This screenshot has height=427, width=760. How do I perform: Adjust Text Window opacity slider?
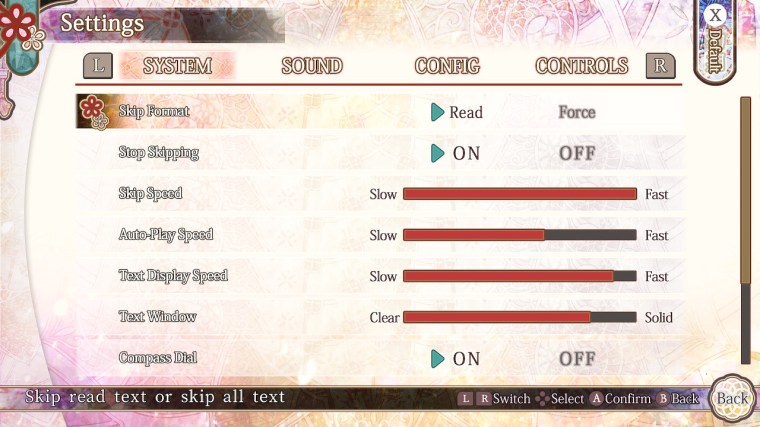click(x=519, y=317)
